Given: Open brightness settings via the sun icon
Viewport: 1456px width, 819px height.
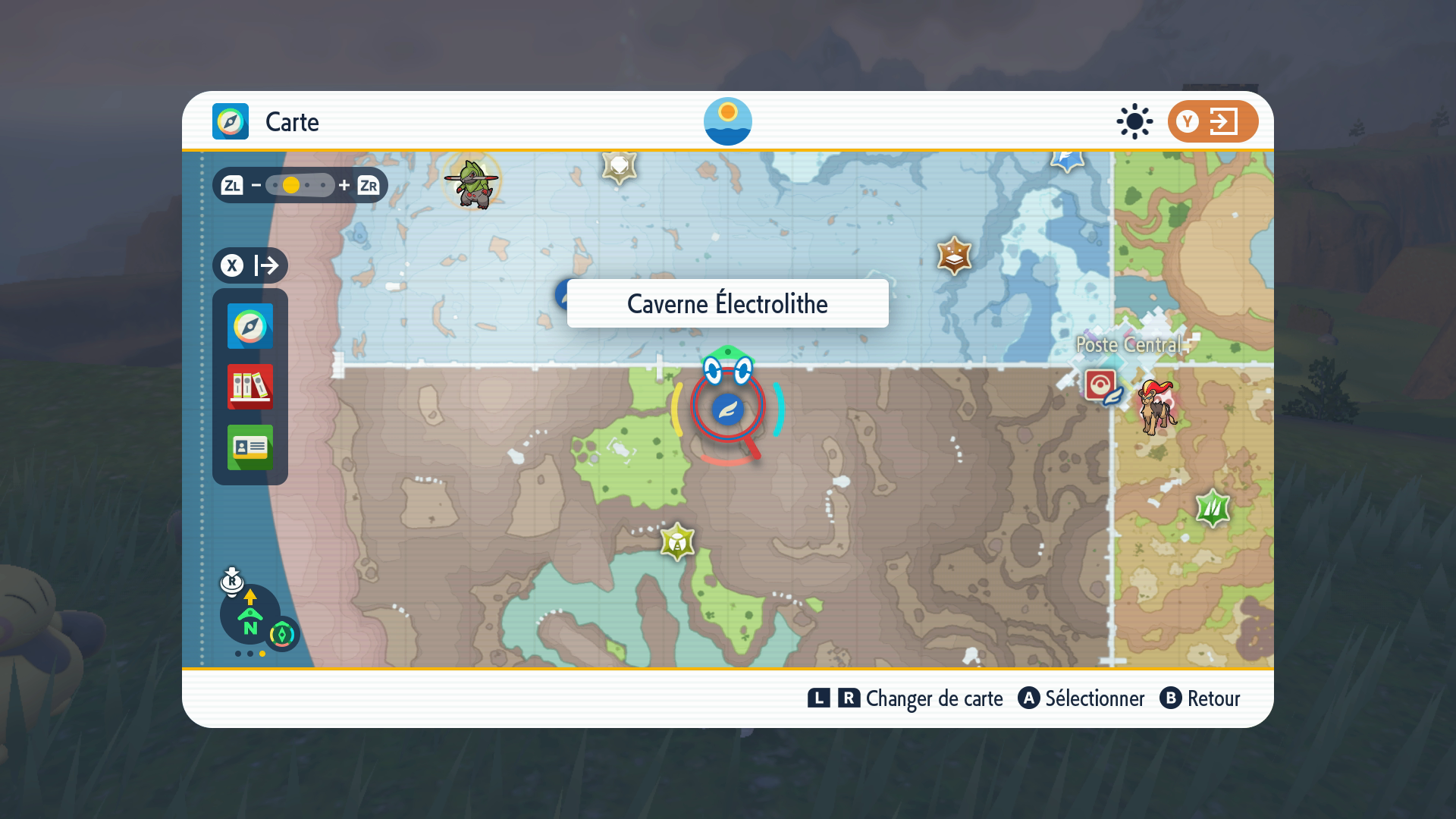Looking at the screenshot, I should (1133, 121).
